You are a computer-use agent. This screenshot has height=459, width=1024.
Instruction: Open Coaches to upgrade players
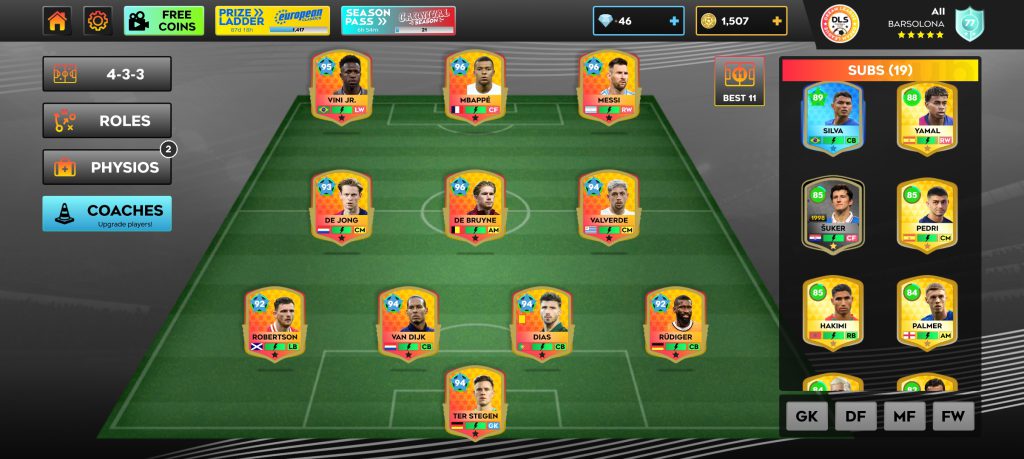tap(107, 213)
